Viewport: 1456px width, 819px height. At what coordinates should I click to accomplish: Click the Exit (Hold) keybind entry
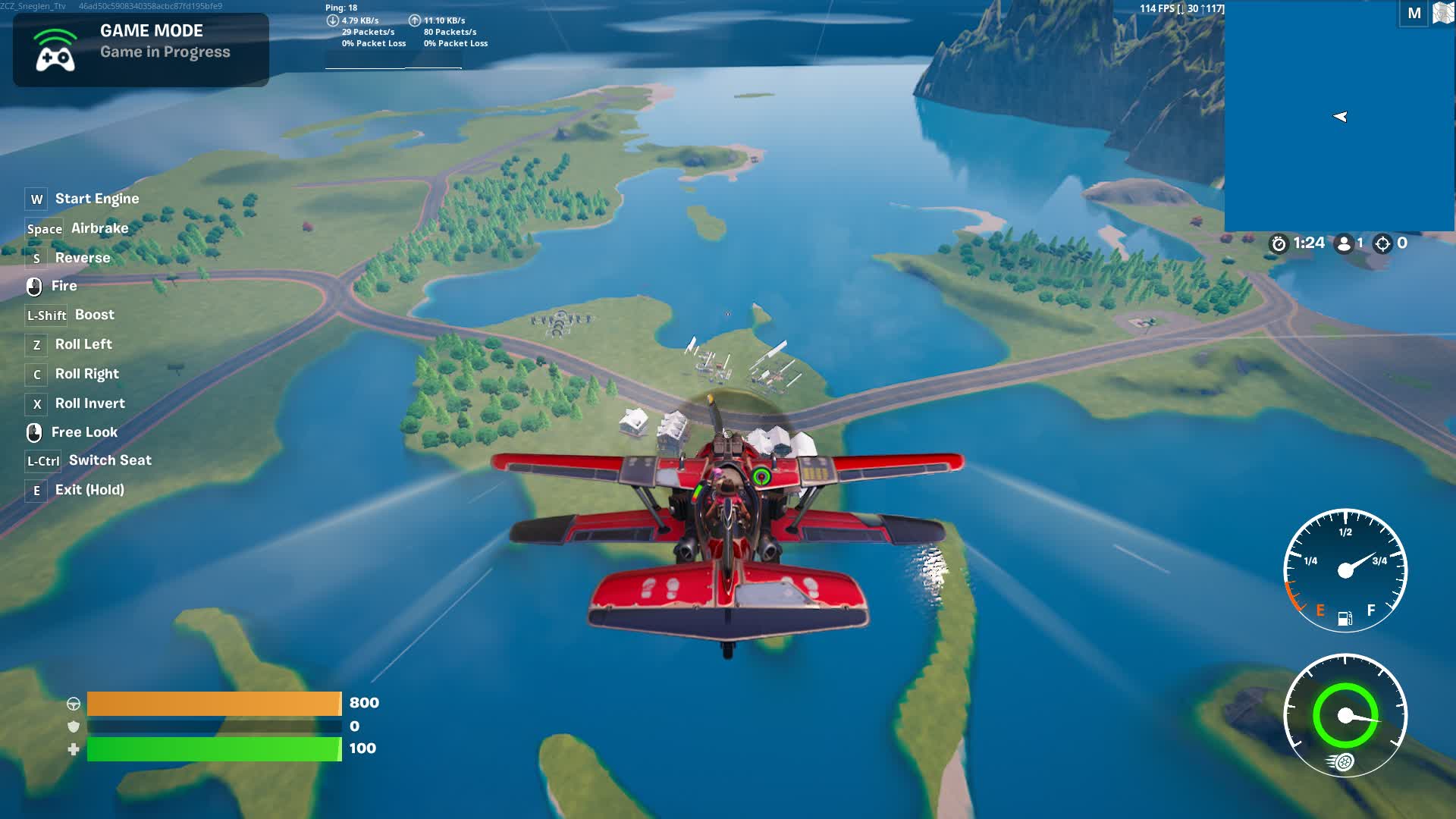35,491
